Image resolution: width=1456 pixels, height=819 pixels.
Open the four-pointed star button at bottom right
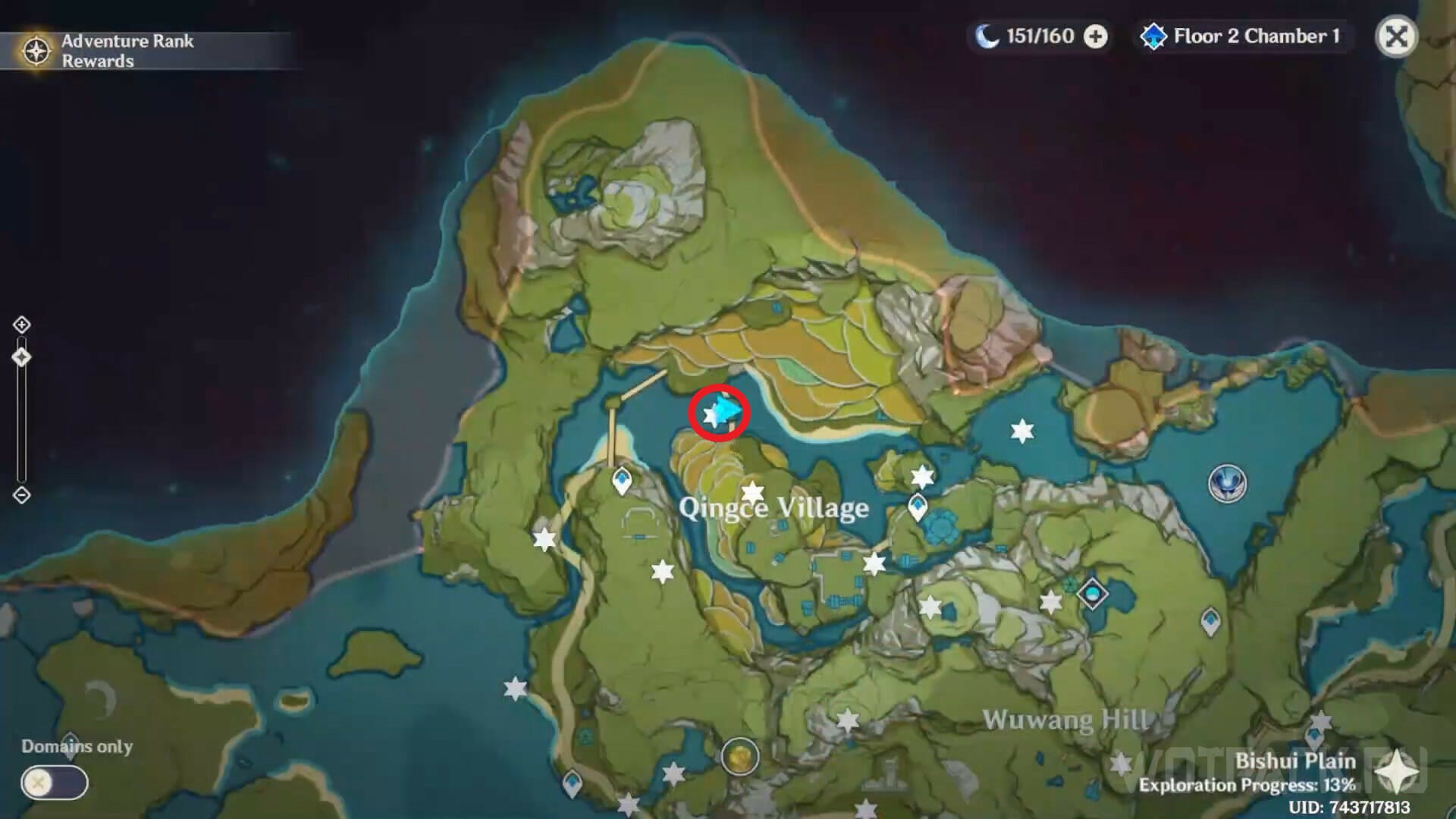click(1396, 774)
